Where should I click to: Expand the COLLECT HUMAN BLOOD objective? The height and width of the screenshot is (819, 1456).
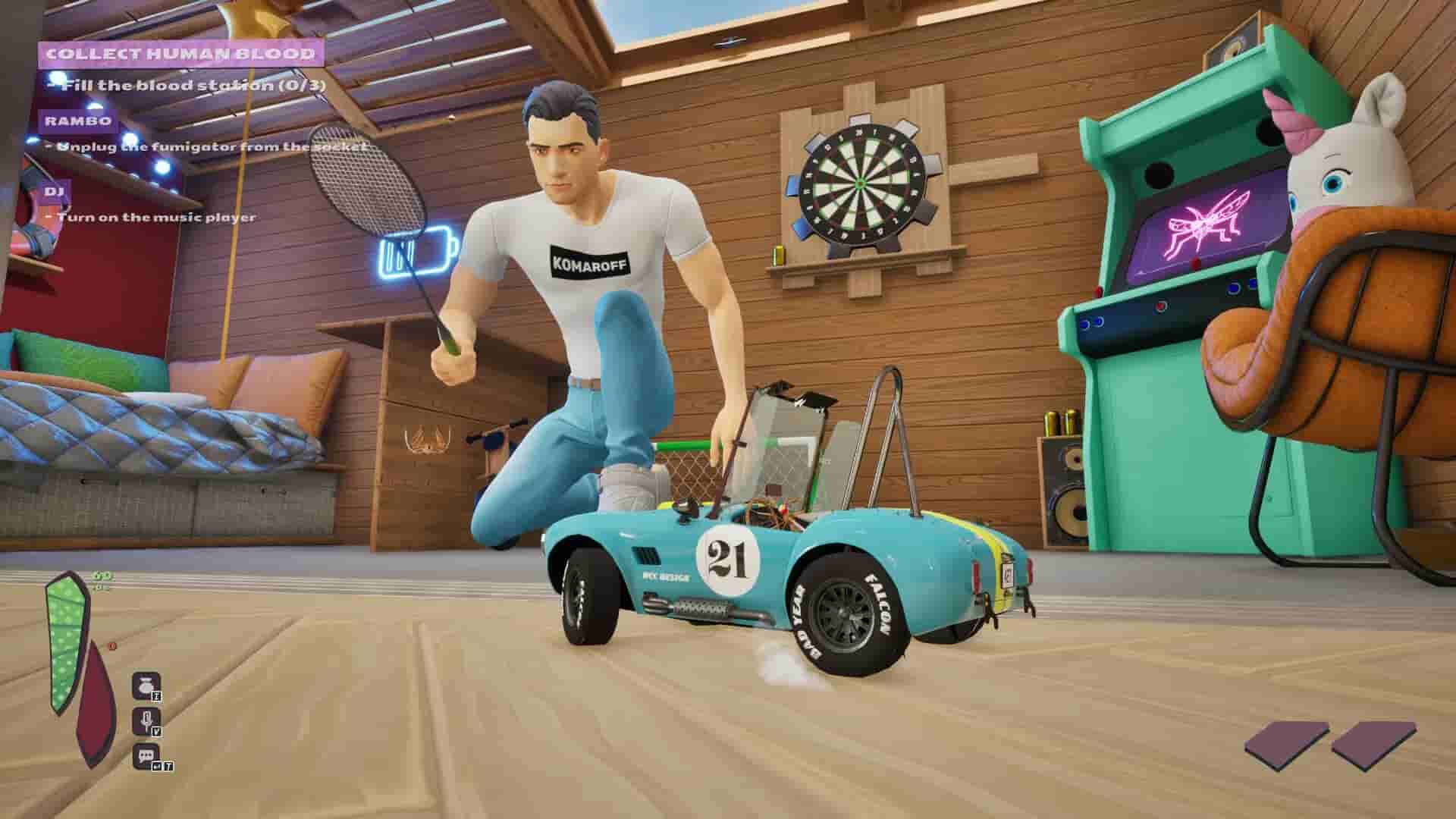[182, 54]
